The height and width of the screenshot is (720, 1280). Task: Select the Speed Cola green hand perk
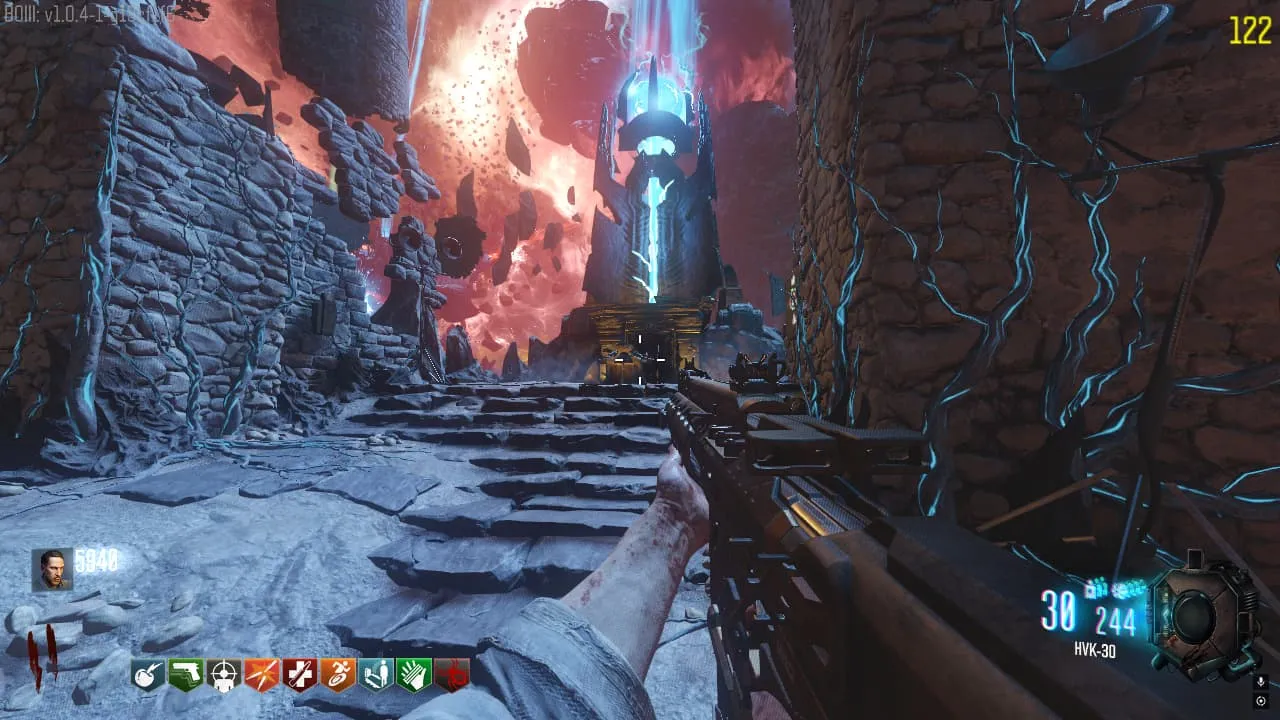413,676
